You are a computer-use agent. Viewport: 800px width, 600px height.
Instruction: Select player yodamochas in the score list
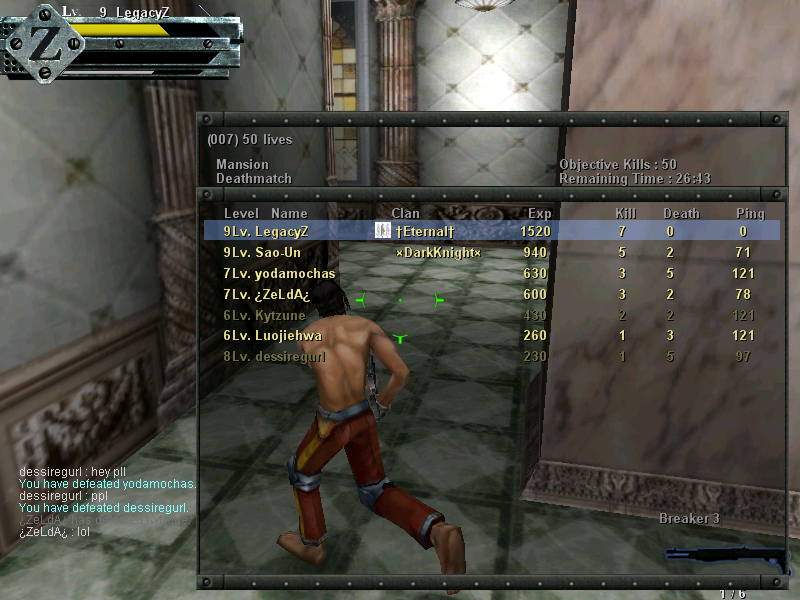490,273
